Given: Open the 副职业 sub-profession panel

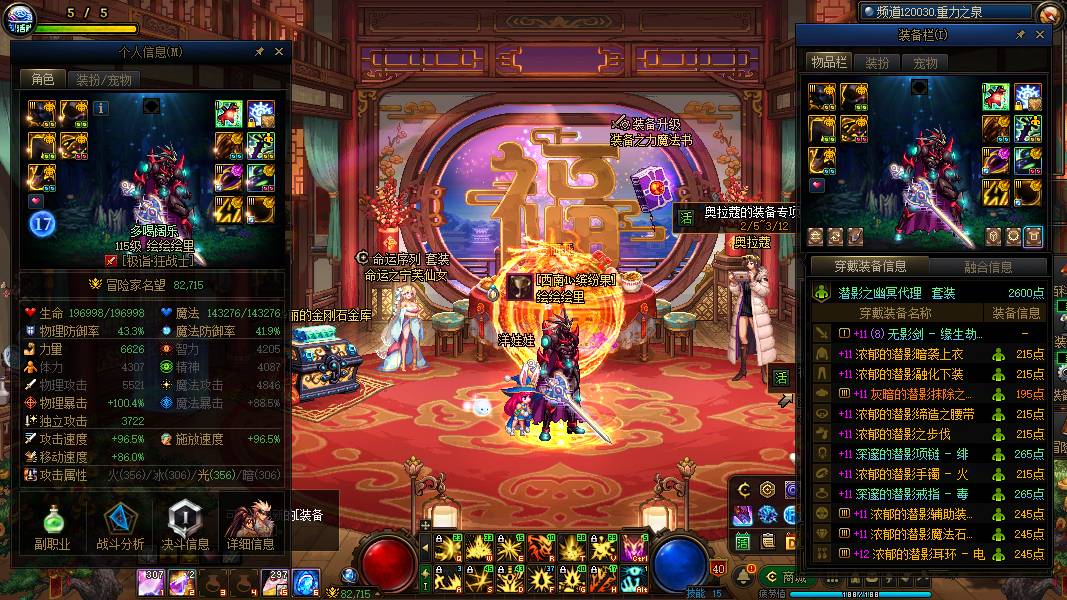Looking at the screenshot, I should pyautogui.click(x=52, y=525).
